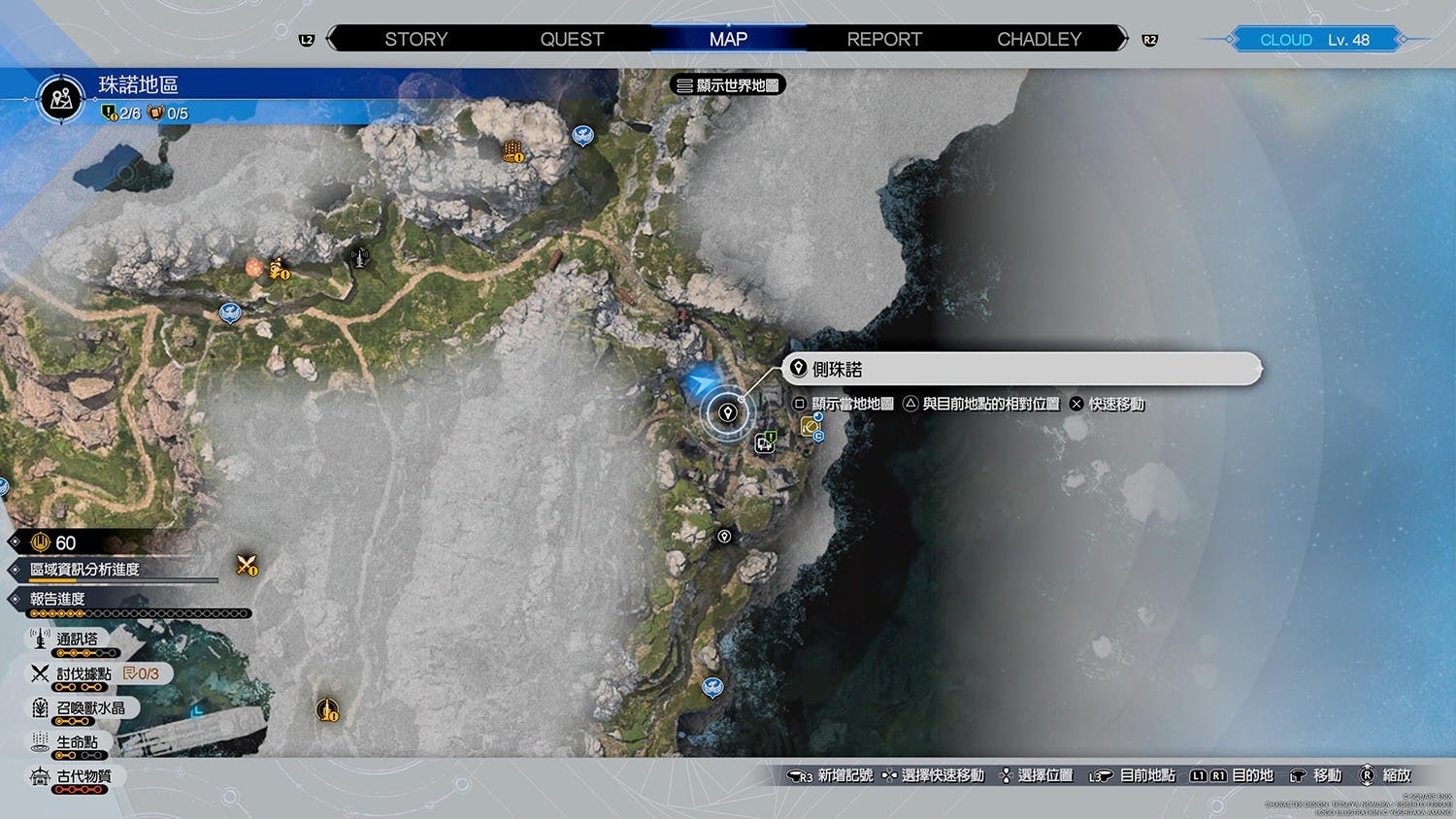
Task: Pick the yellow chocobo marker beside the mushroom
Action: 278,268
